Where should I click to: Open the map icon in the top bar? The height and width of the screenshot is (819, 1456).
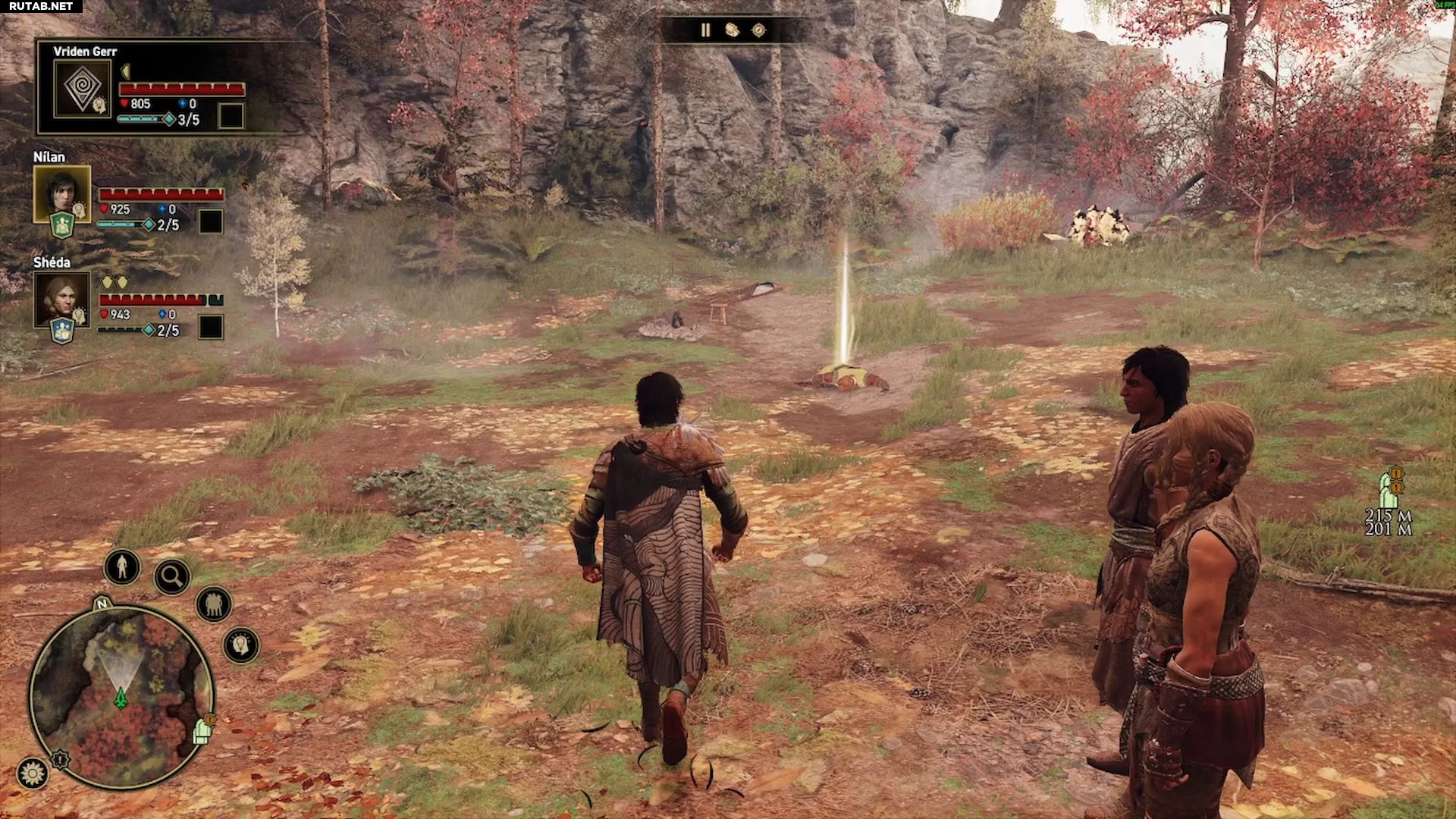732,30
